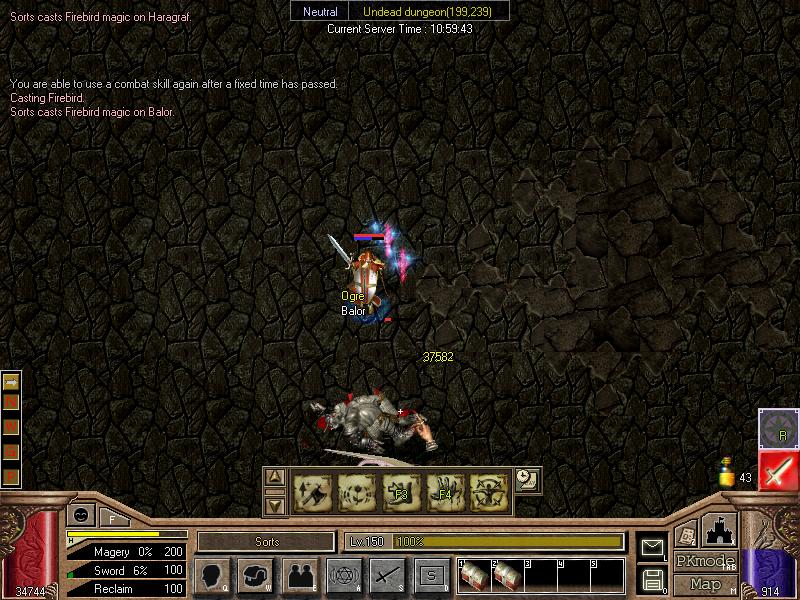Open the crossed sword combat skills icon

387,576
